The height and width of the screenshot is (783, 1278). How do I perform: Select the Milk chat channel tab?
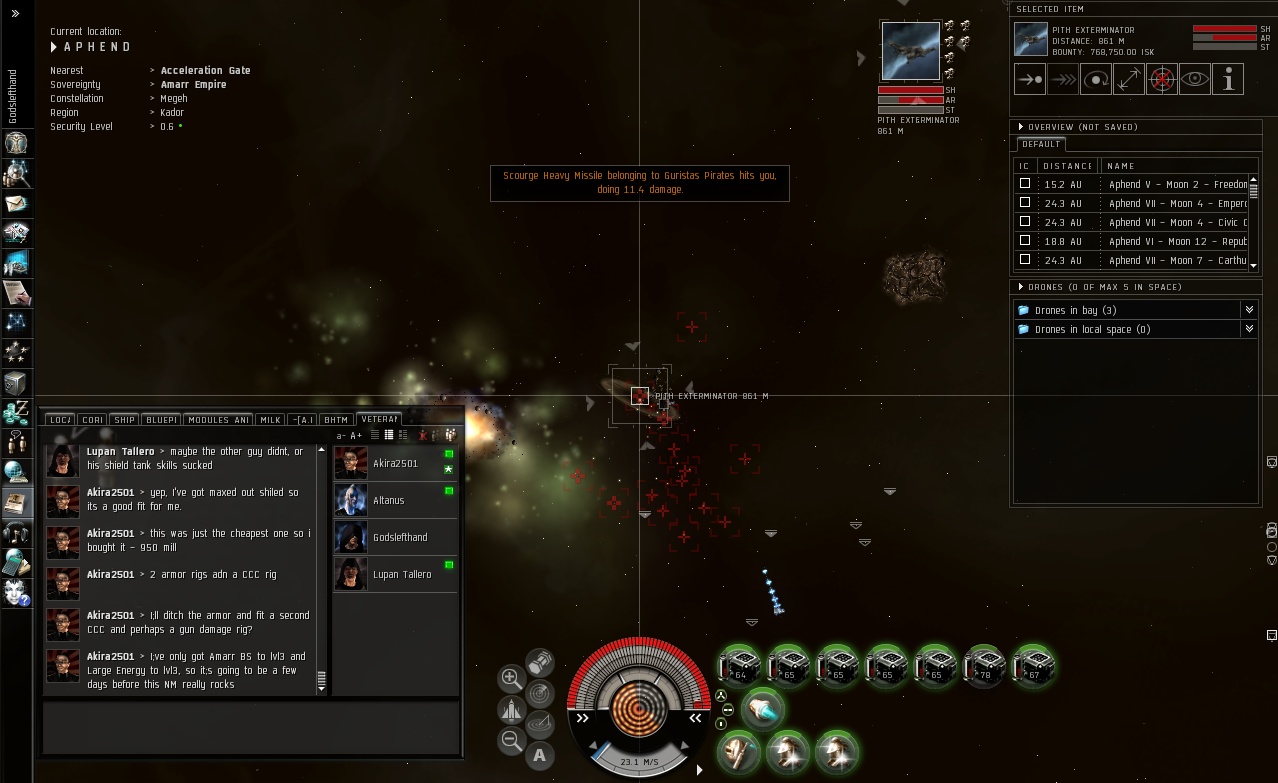coord(270,420)
